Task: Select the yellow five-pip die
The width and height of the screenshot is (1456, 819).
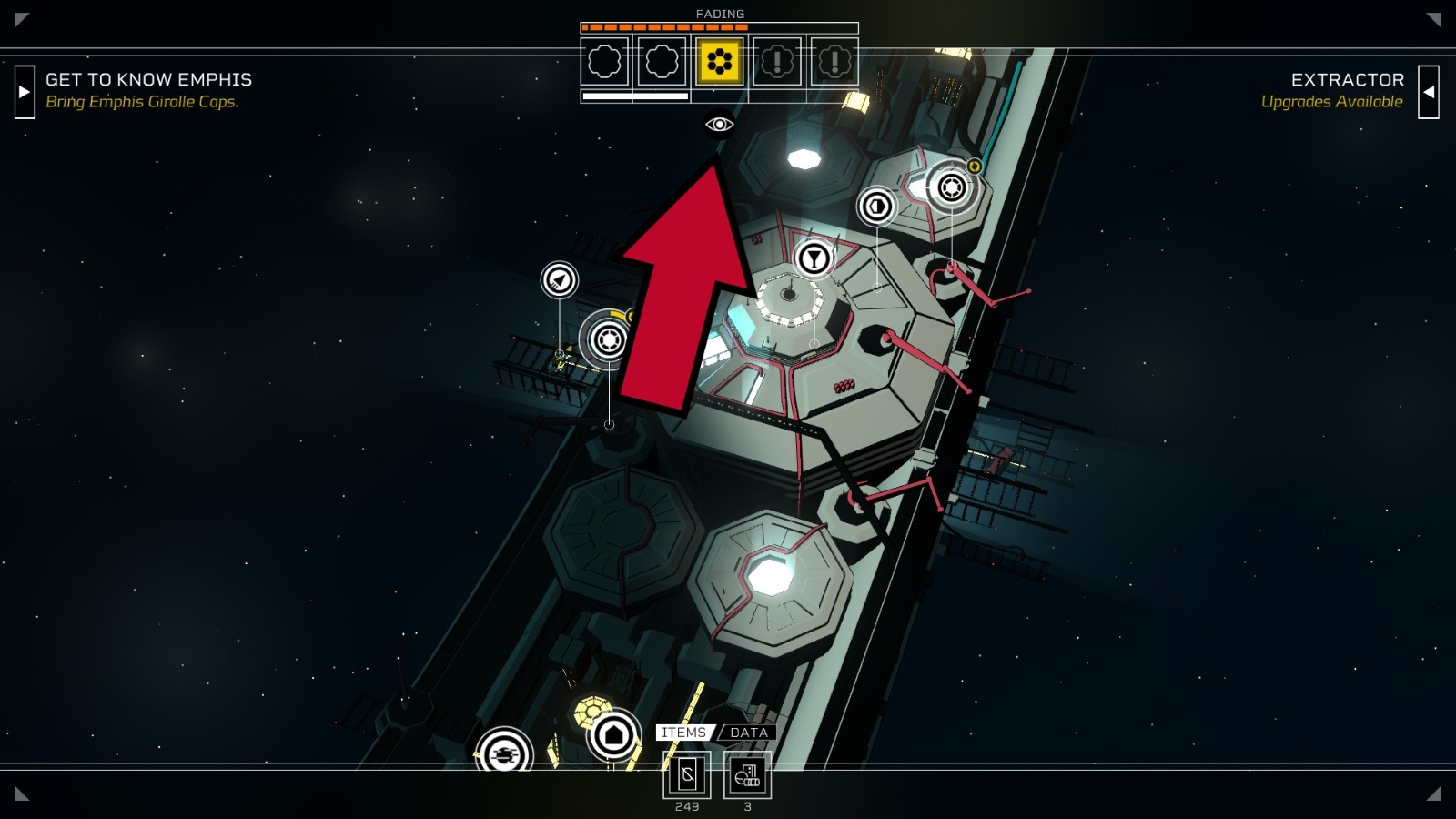Action: [719, 62]
